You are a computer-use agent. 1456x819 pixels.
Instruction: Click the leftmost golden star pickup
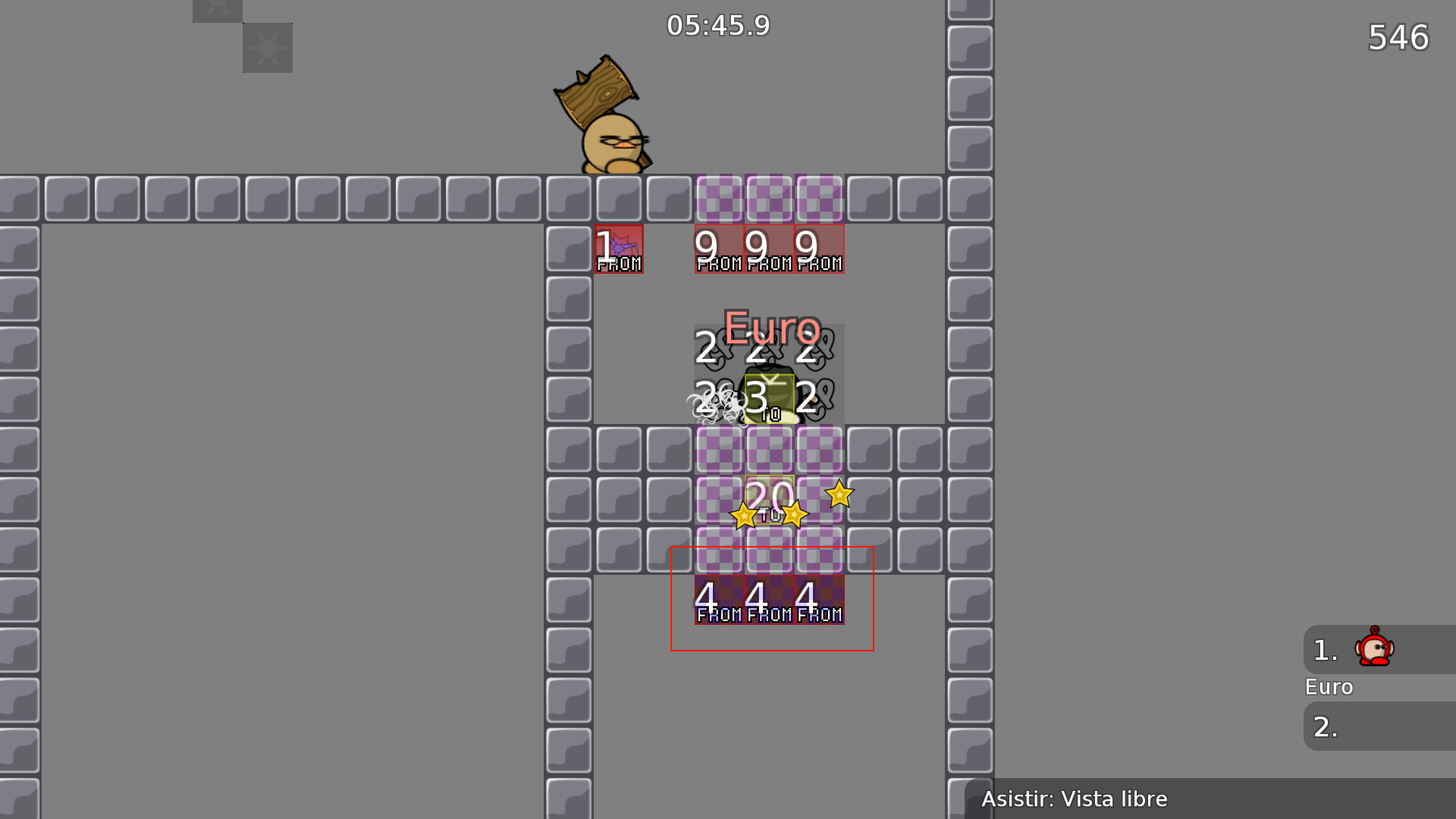pos(744,515)
